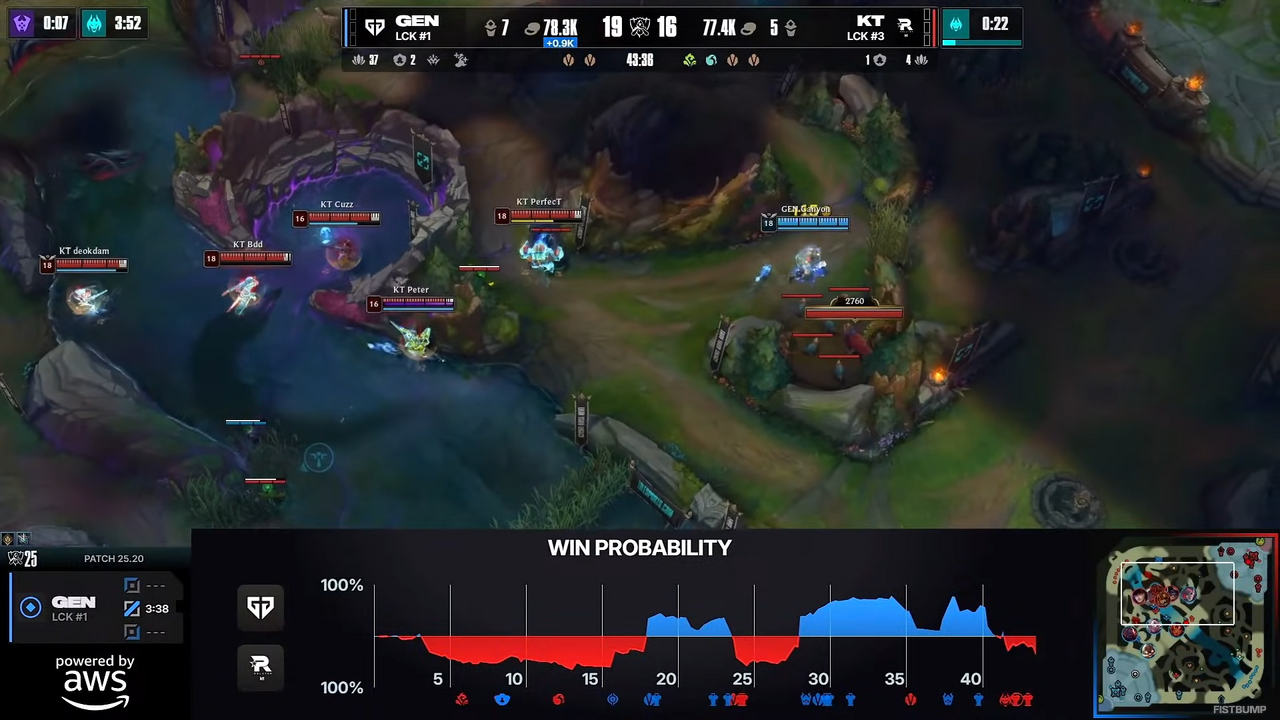Image resolution: width=1280 pixels, height=720 pixels.
Task: Click the KT Rolster logo on the scoreboard
Action: (x=906, y=26)
